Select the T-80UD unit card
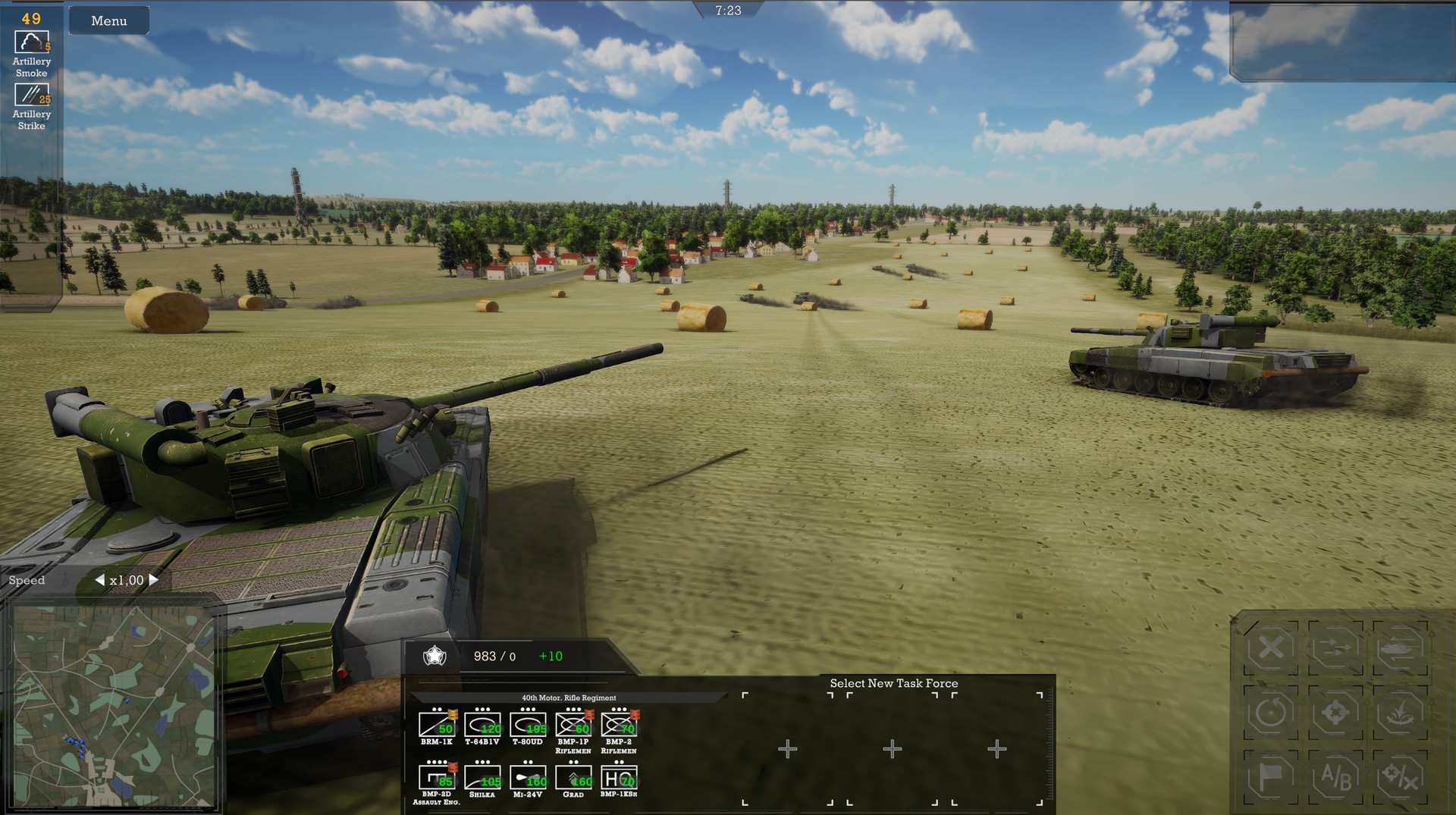Screen dimensions: 1456x815 [x=527, y=726]
